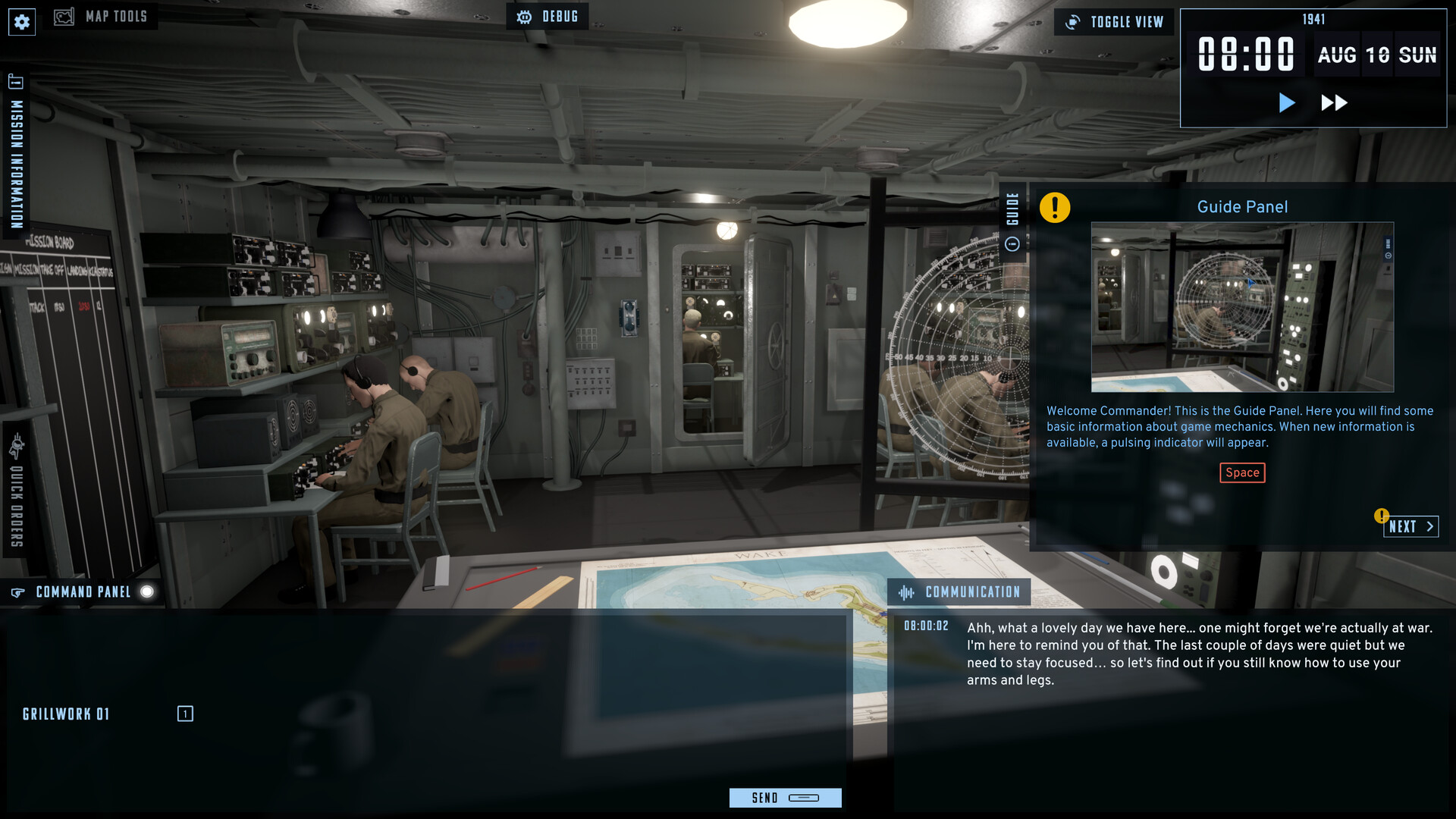Viewport: 1456px width, 819px height.
Task: Click the Command Panel gesture icon
Action: [x=17, y=591]
